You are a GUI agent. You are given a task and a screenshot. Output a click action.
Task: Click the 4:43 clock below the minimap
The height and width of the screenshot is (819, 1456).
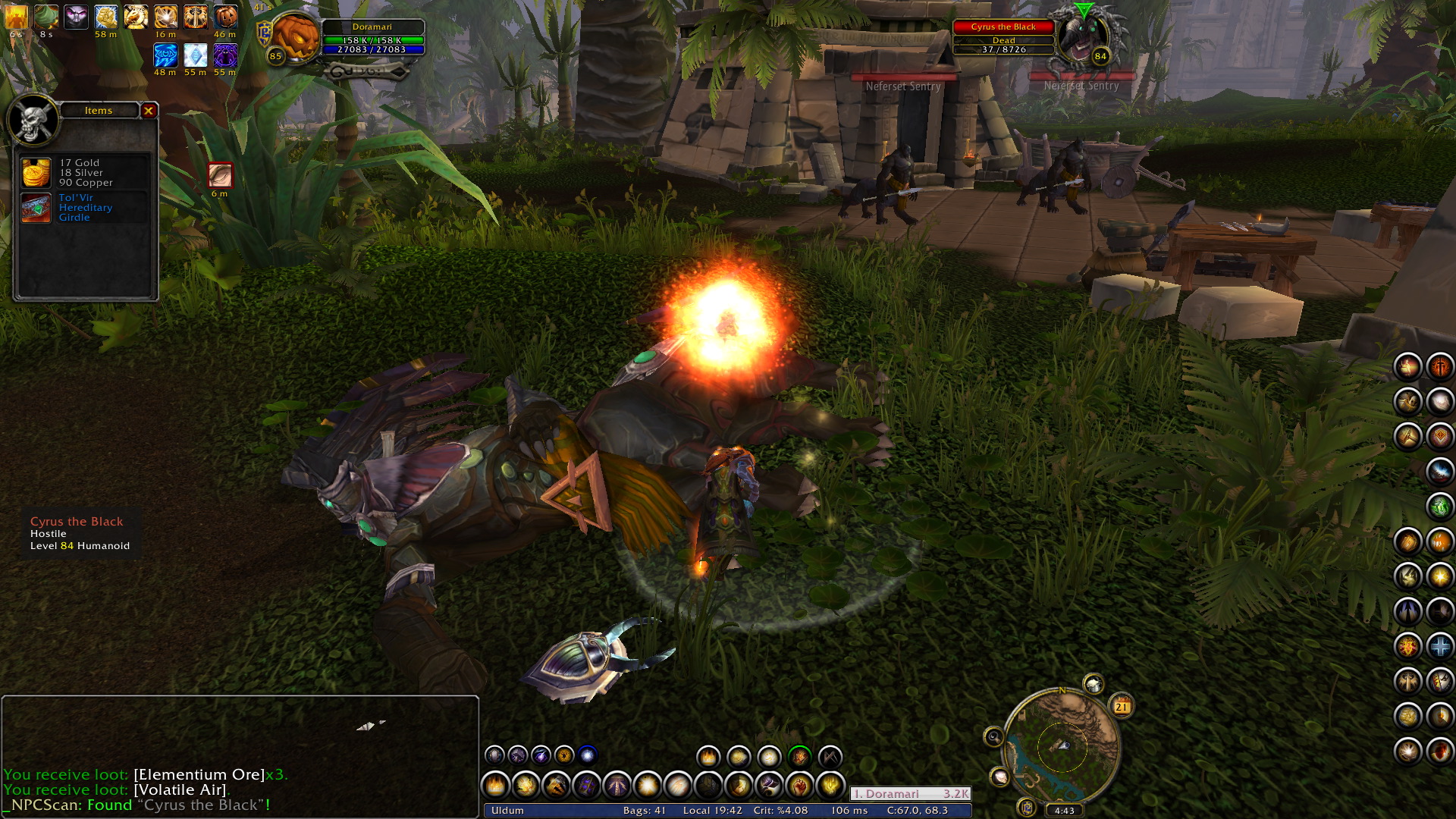coord(1064,810)
